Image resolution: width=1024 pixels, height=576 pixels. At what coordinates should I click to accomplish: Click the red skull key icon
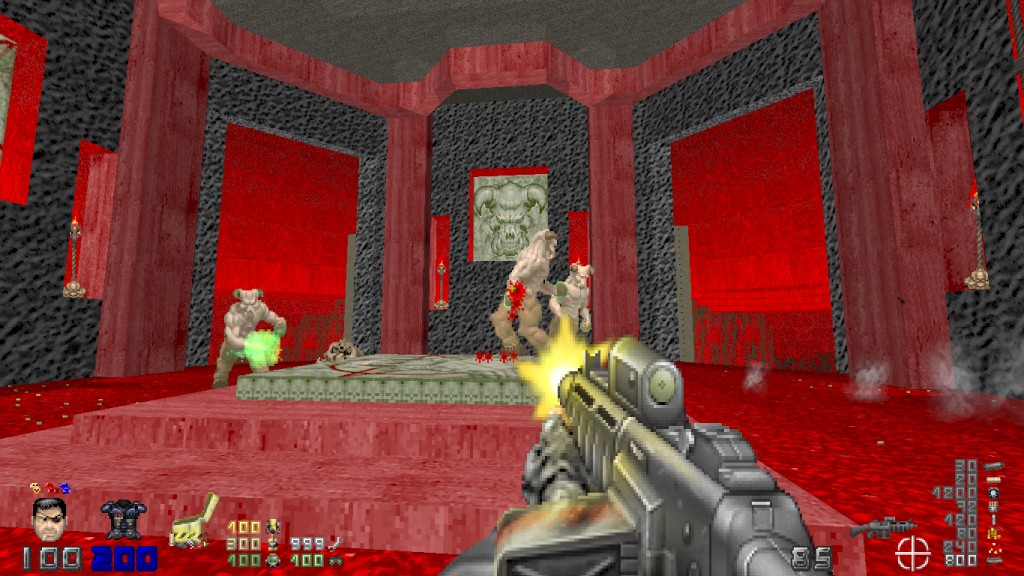tap(50, 489)
